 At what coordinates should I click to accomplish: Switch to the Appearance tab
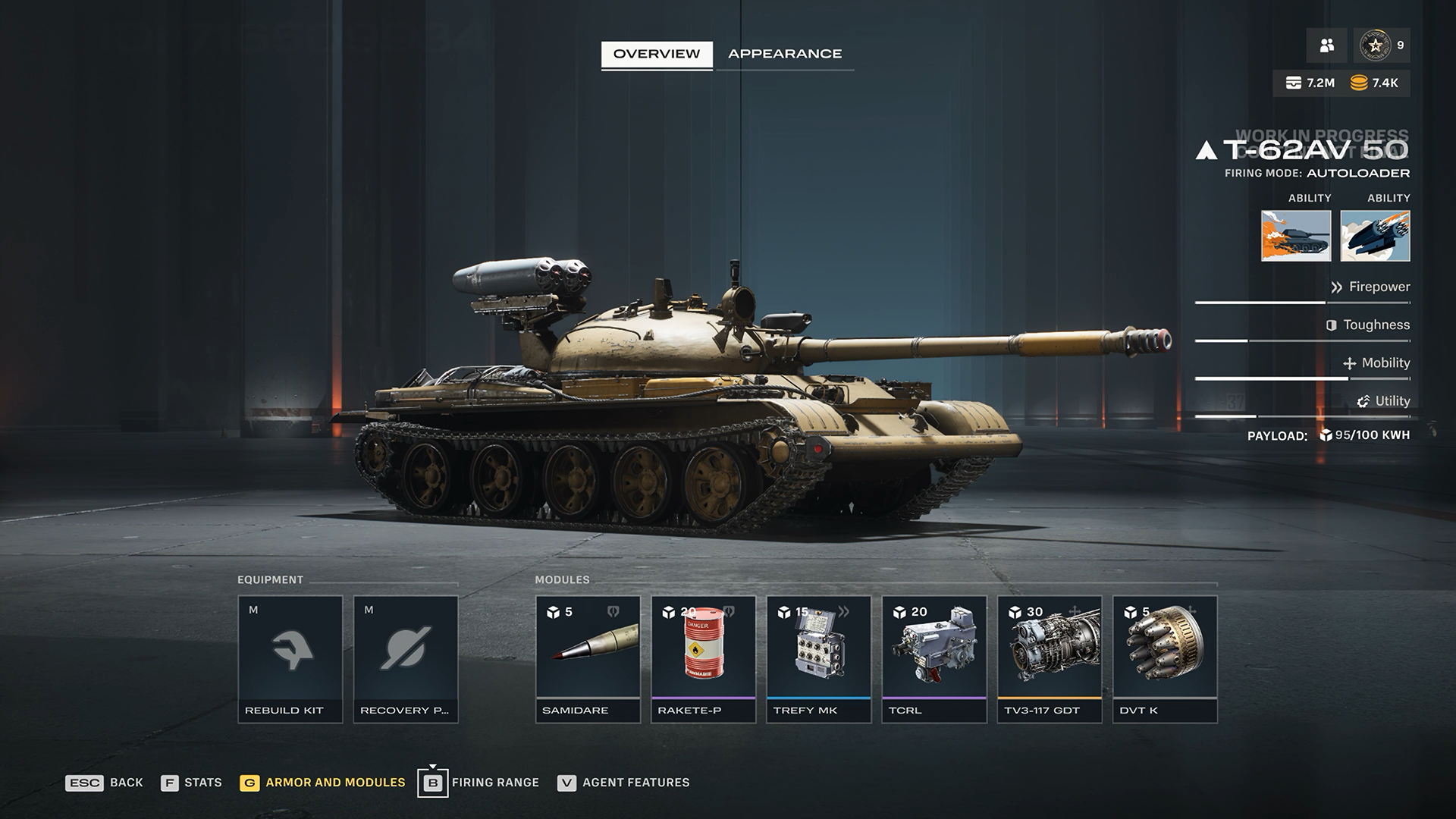[x=785, y=54]
